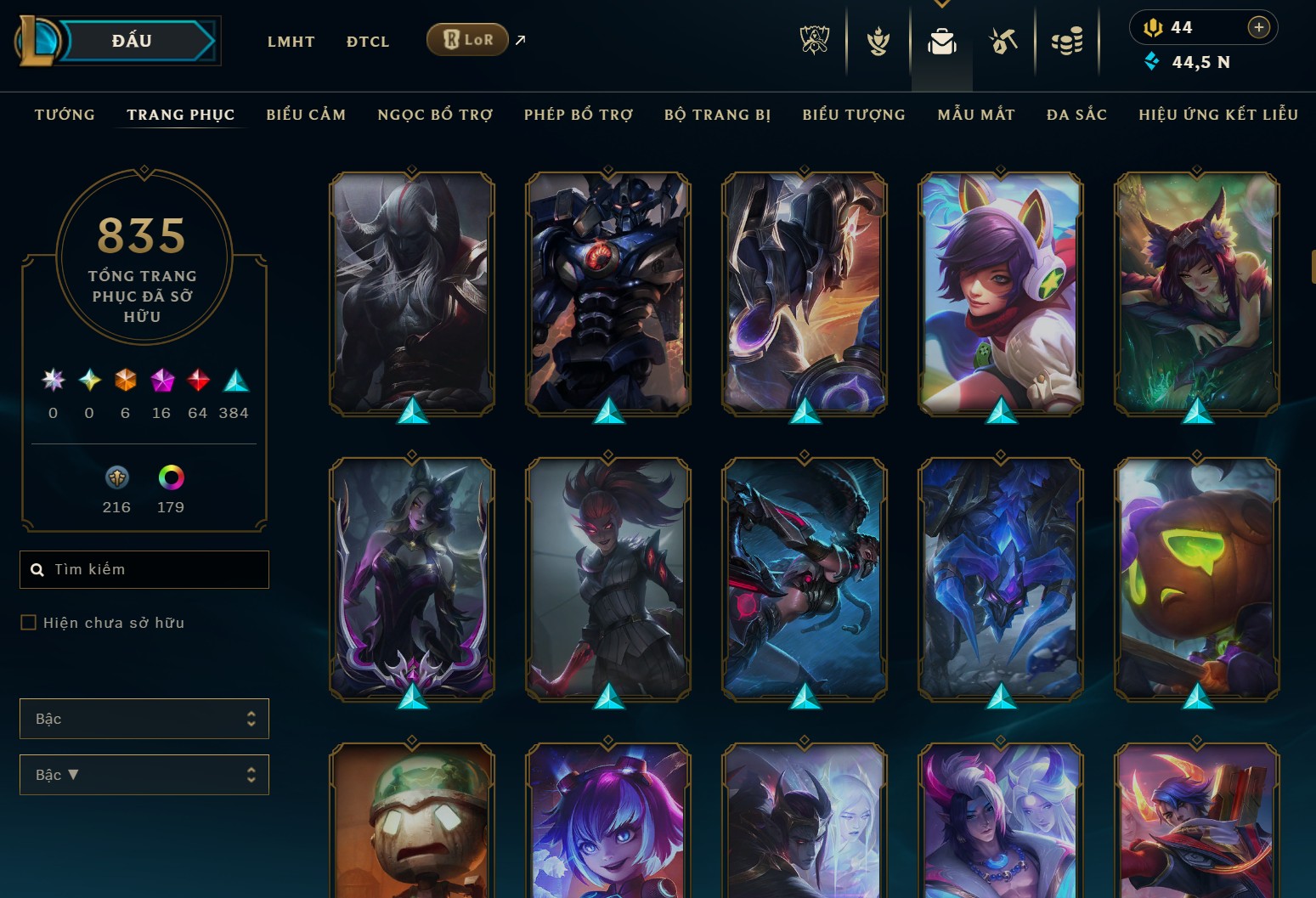Viewport: 1316px width, 898px height.
Task: Select the blue essence icon showing 44,5 N
Action: pos(1152,61)
